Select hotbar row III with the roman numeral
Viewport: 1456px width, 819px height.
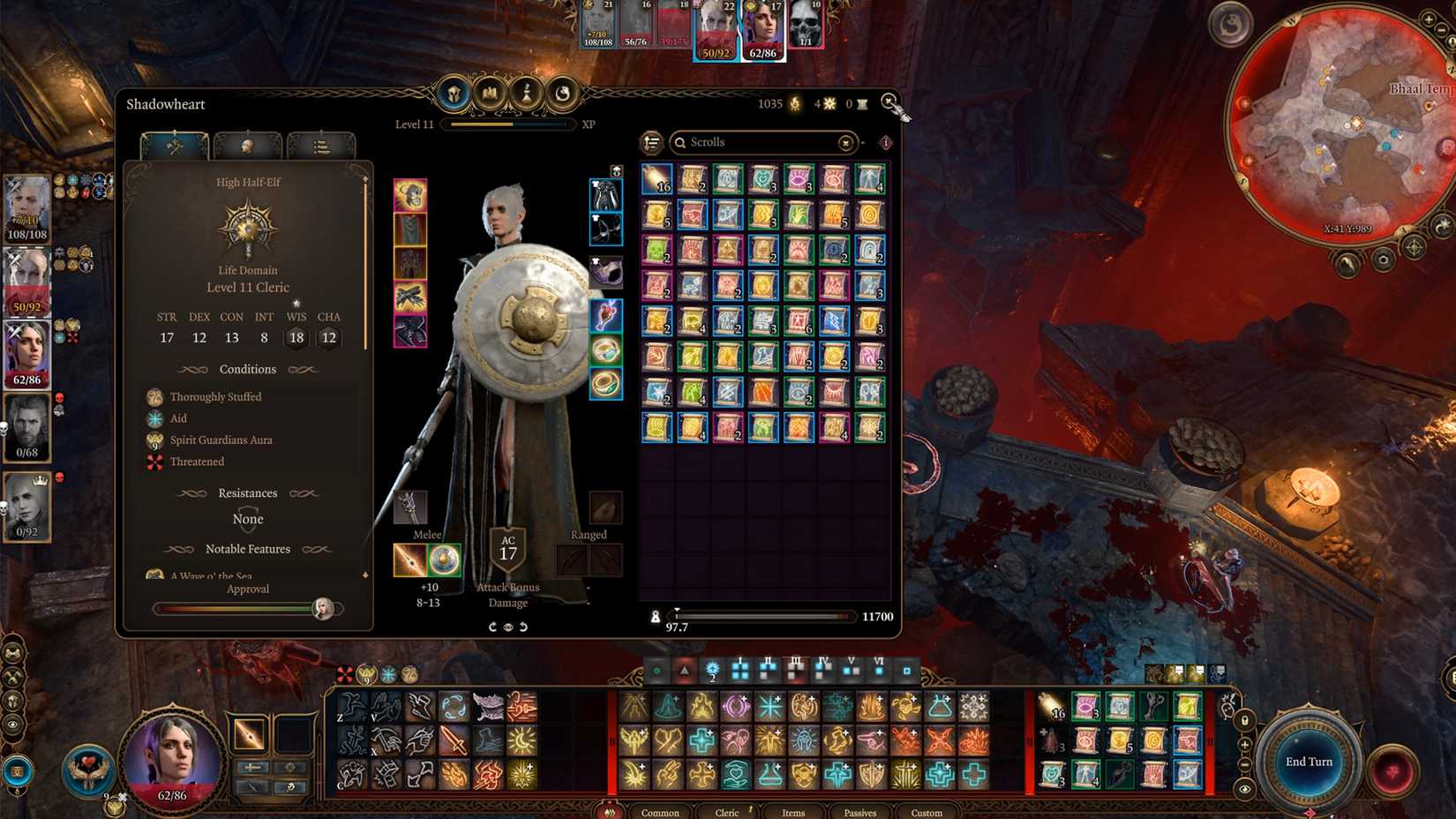coord(796,669)
